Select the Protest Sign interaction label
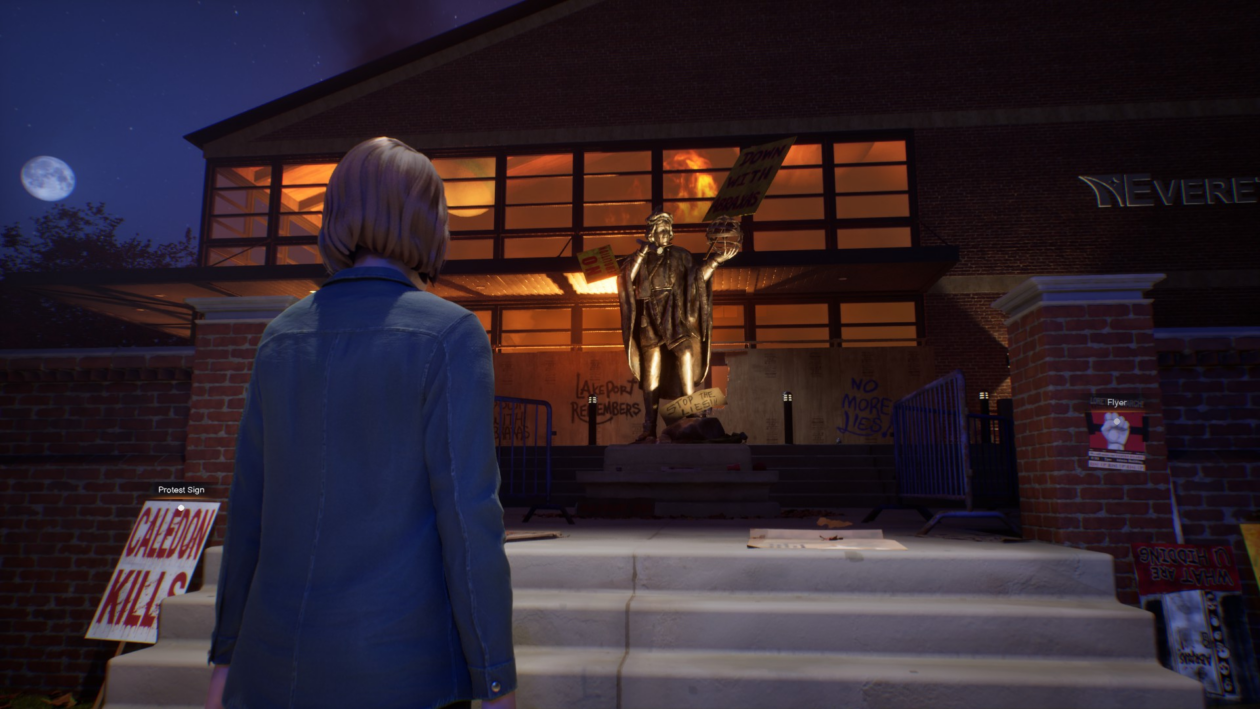 181,490
